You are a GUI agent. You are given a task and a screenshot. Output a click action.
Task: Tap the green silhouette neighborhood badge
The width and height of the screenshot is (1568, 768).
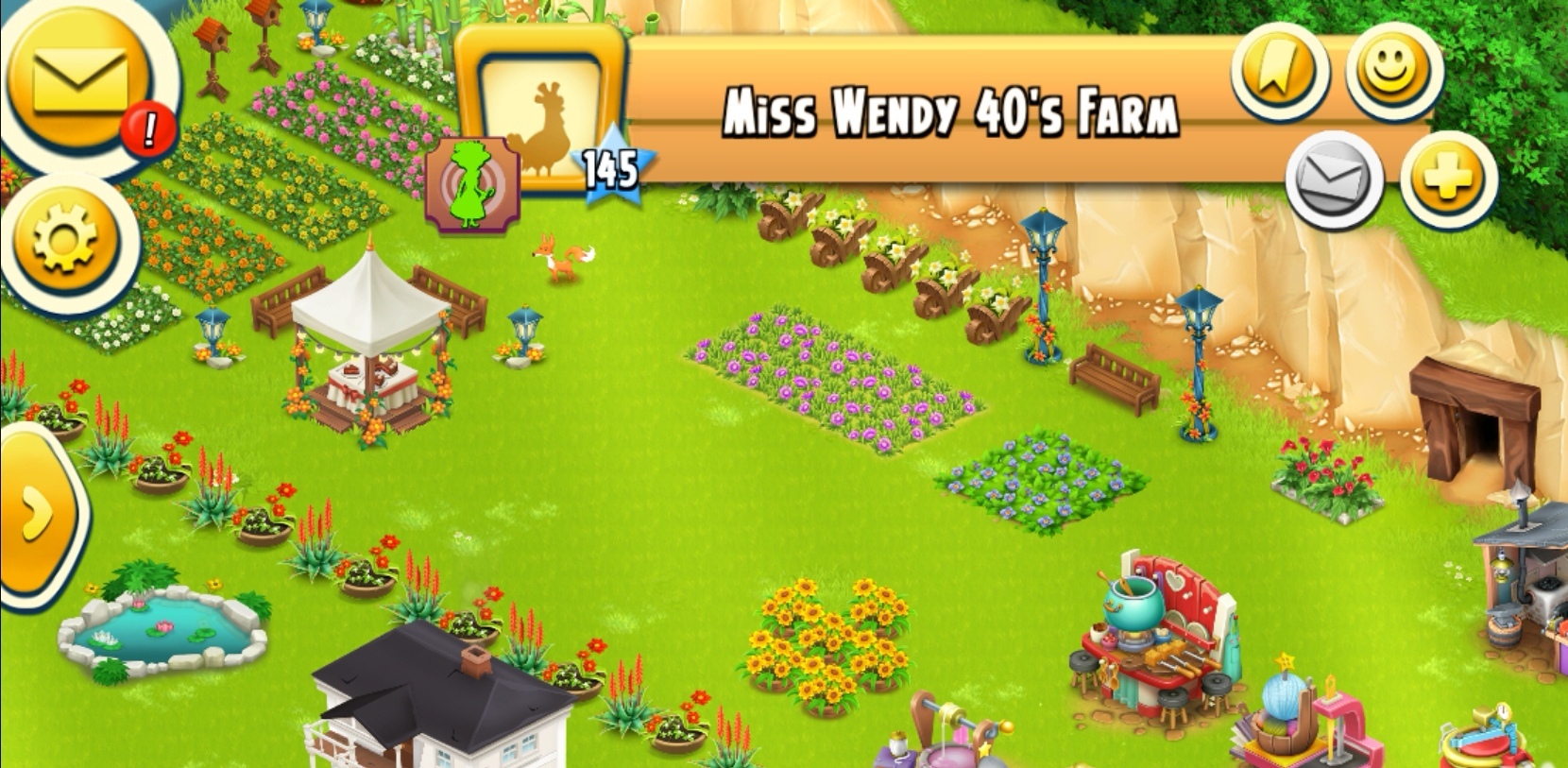pos(472,185)
